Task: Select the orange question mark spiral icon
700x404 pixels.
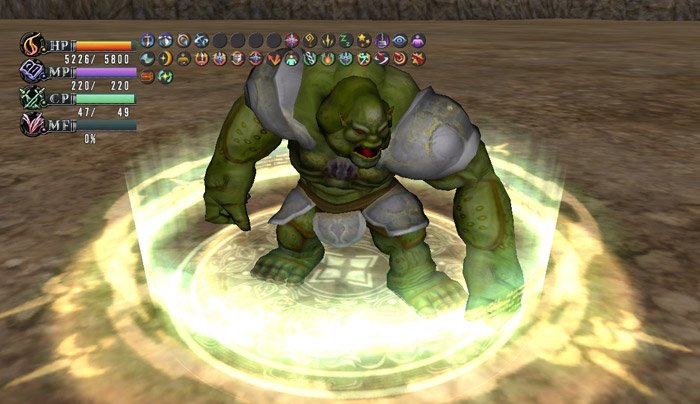Action: click(x=309, y=40)
